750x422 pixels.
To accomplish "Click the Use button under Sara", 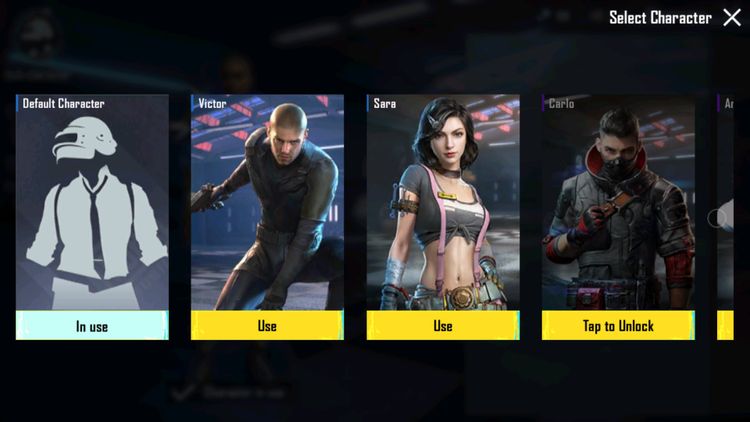I will point(443,325).
